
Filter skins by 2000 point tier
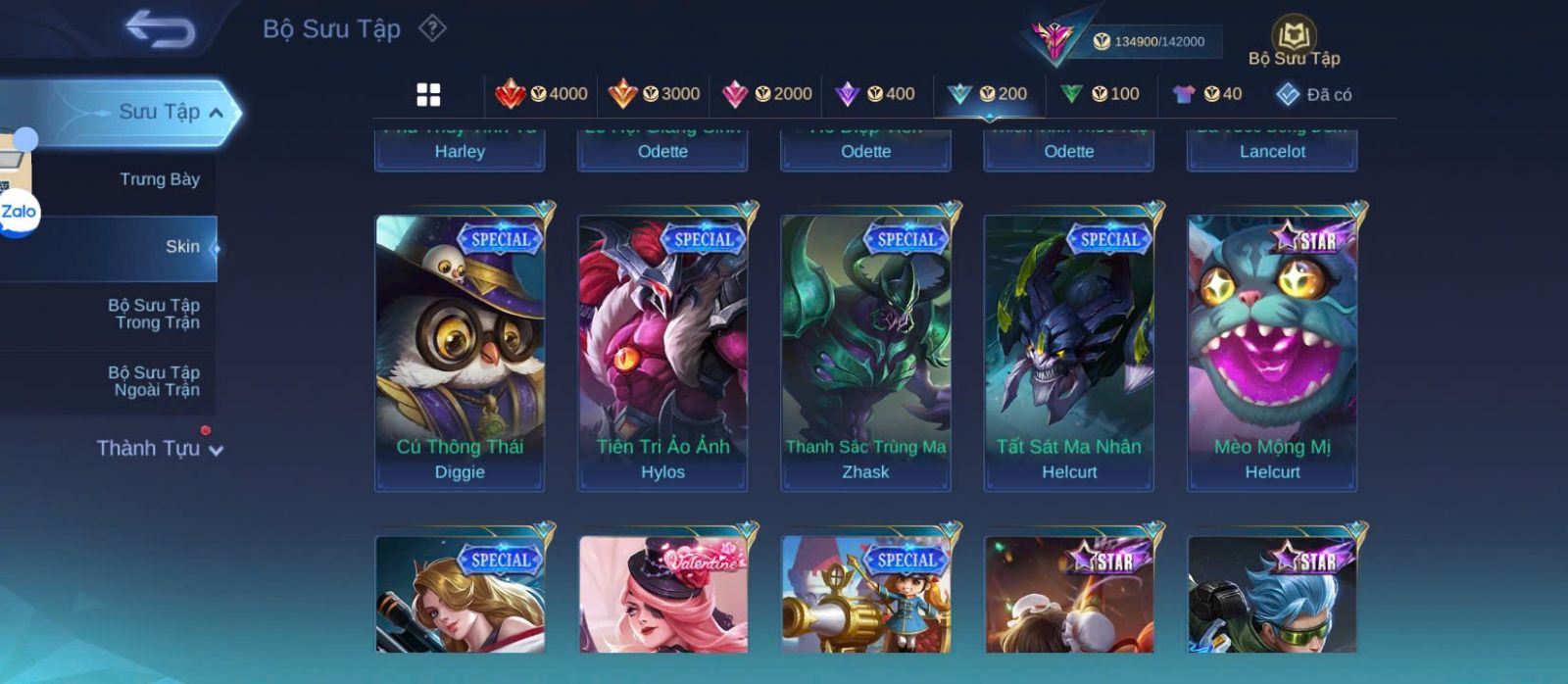tap(766, 94)
